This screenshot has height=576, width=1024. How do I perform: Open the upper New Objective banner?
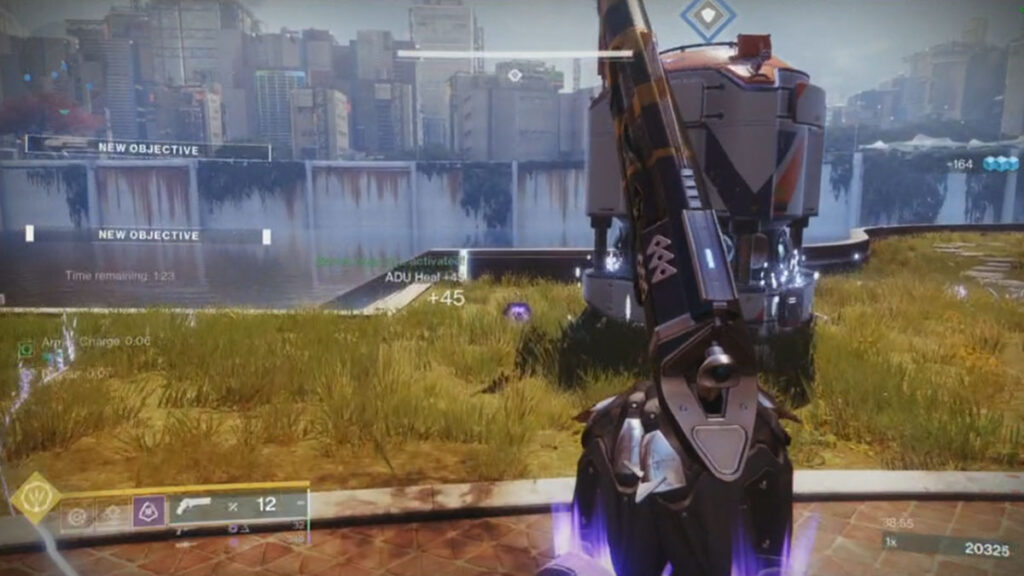(148, 148)
